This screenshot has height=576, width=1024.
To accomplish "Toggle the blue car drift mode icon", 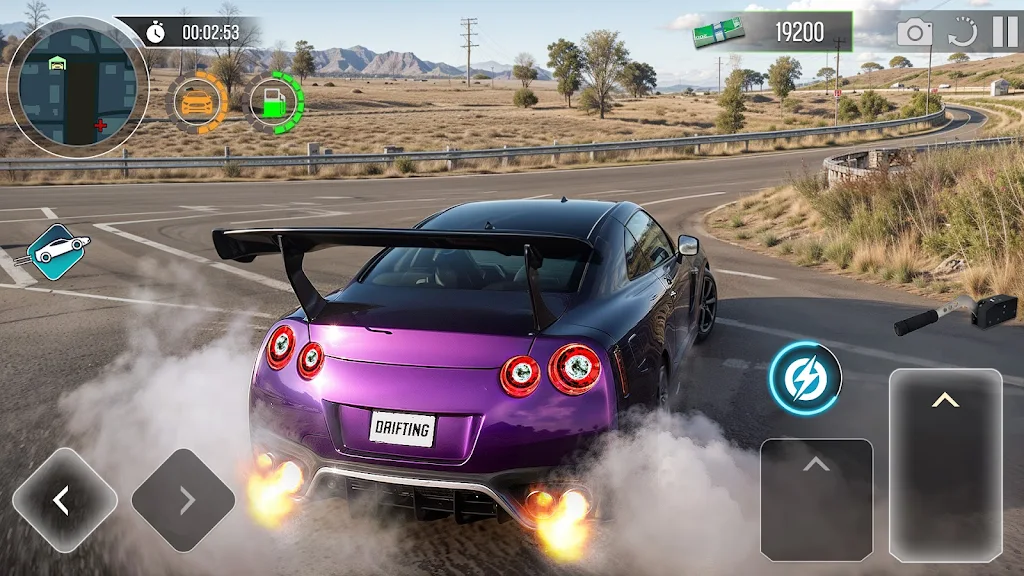I will (x=56, y=251).
